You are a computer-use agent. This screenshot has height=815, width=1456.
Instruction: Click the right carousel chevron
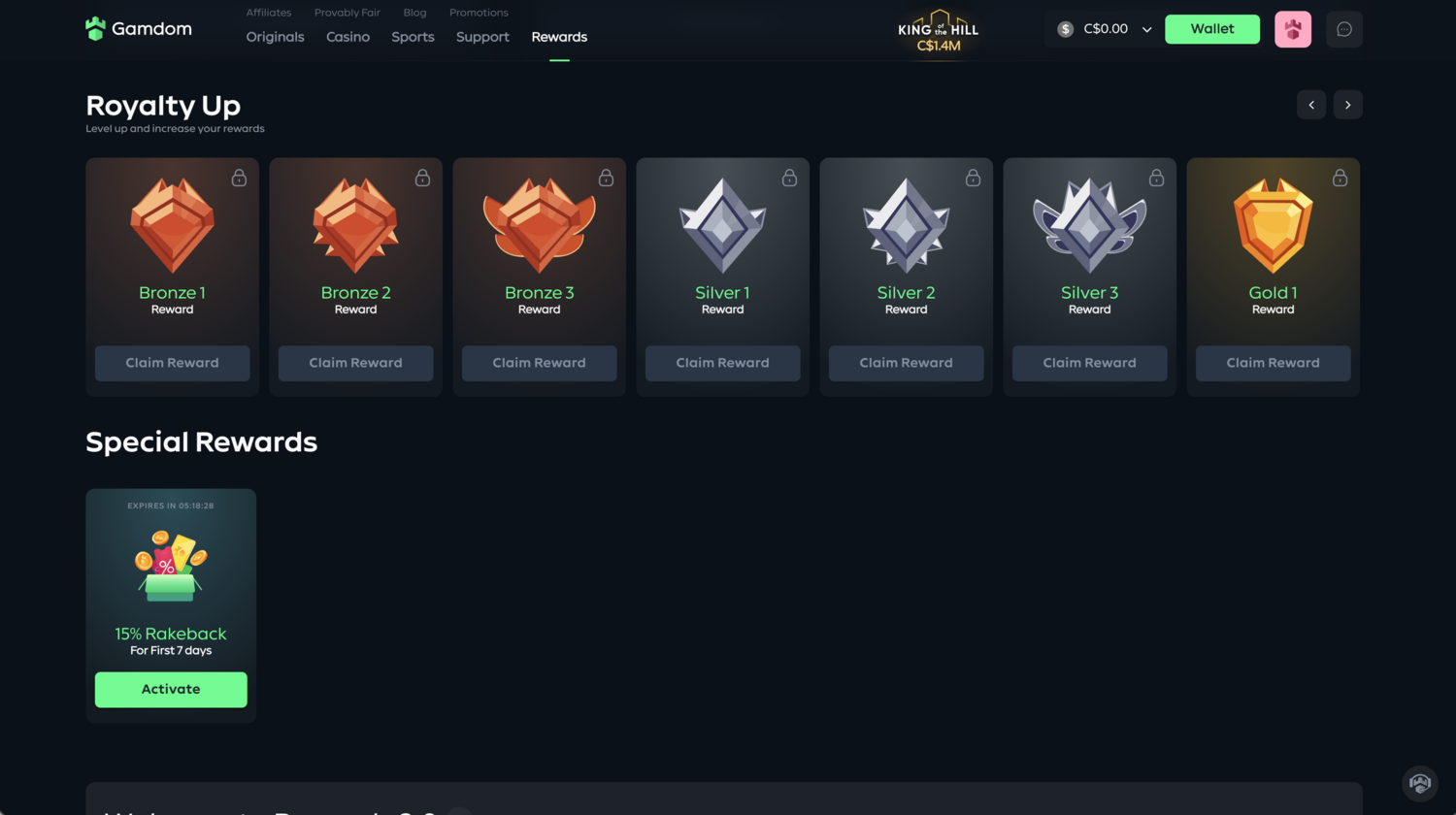[x=1347, y=104]
